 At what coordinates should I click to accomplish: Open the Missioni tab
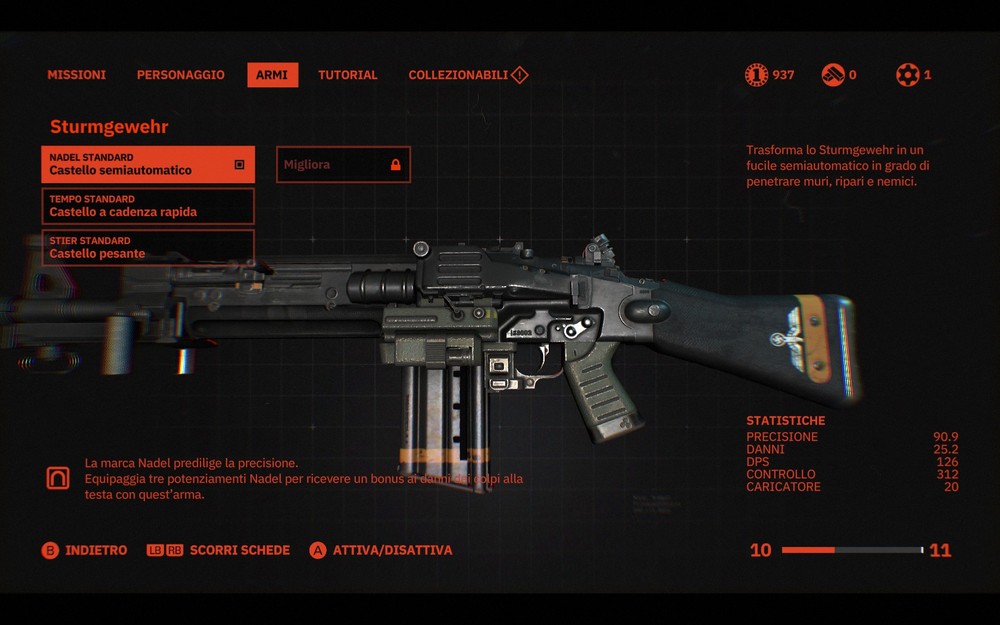[x=76, y=75]
